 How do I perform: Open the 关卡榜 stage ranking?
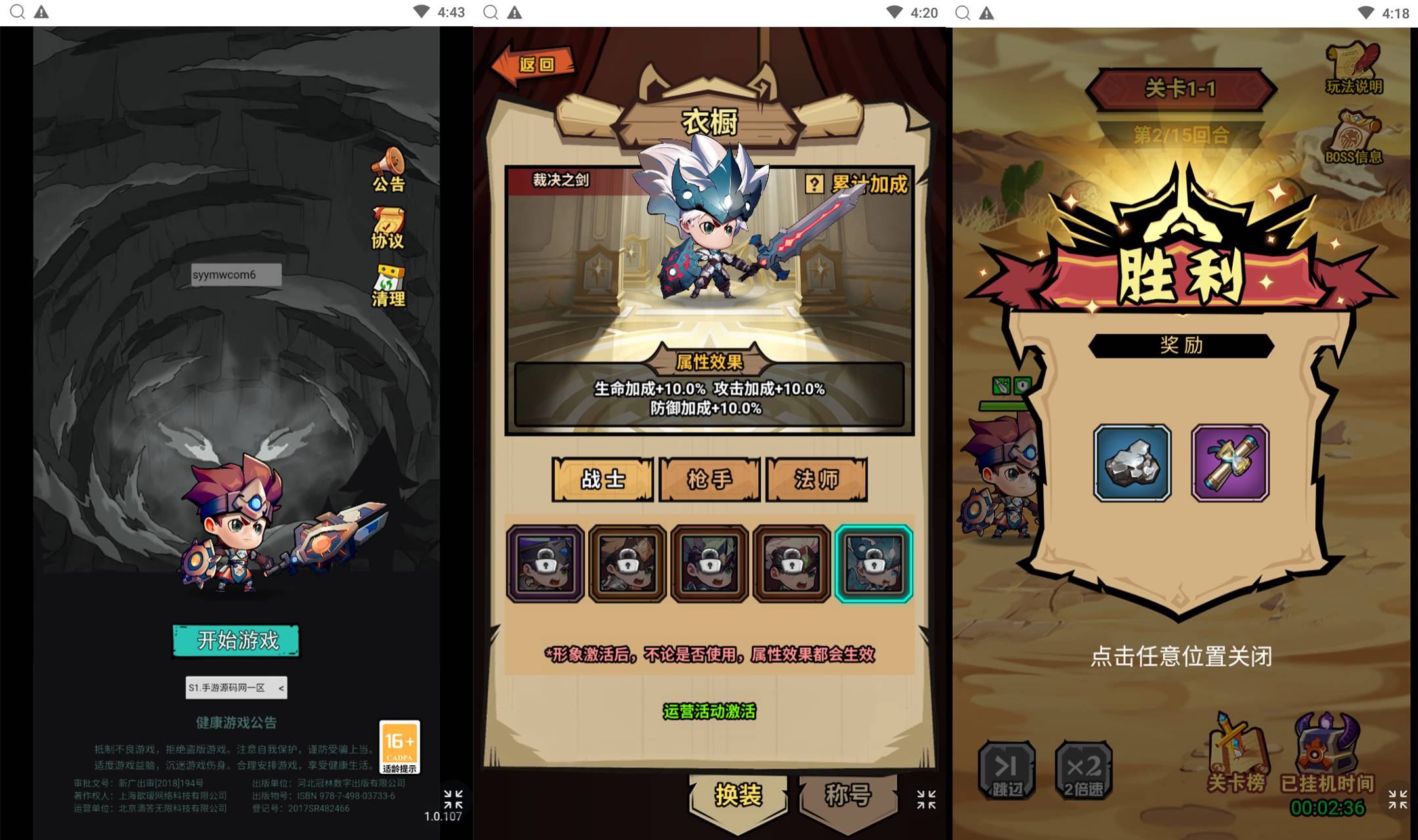pyautogui.click(x=1236, y=755)
